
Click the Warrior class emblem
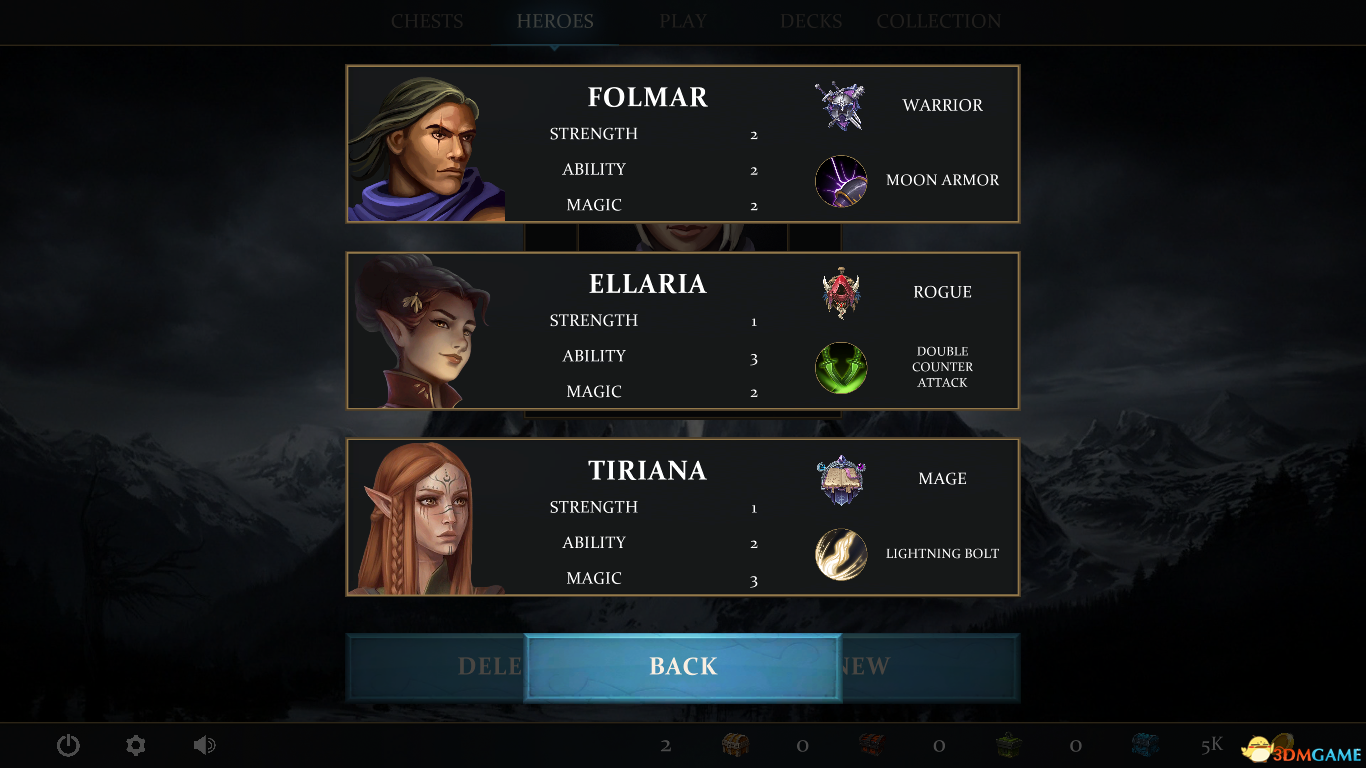click(x=840, y=106)
